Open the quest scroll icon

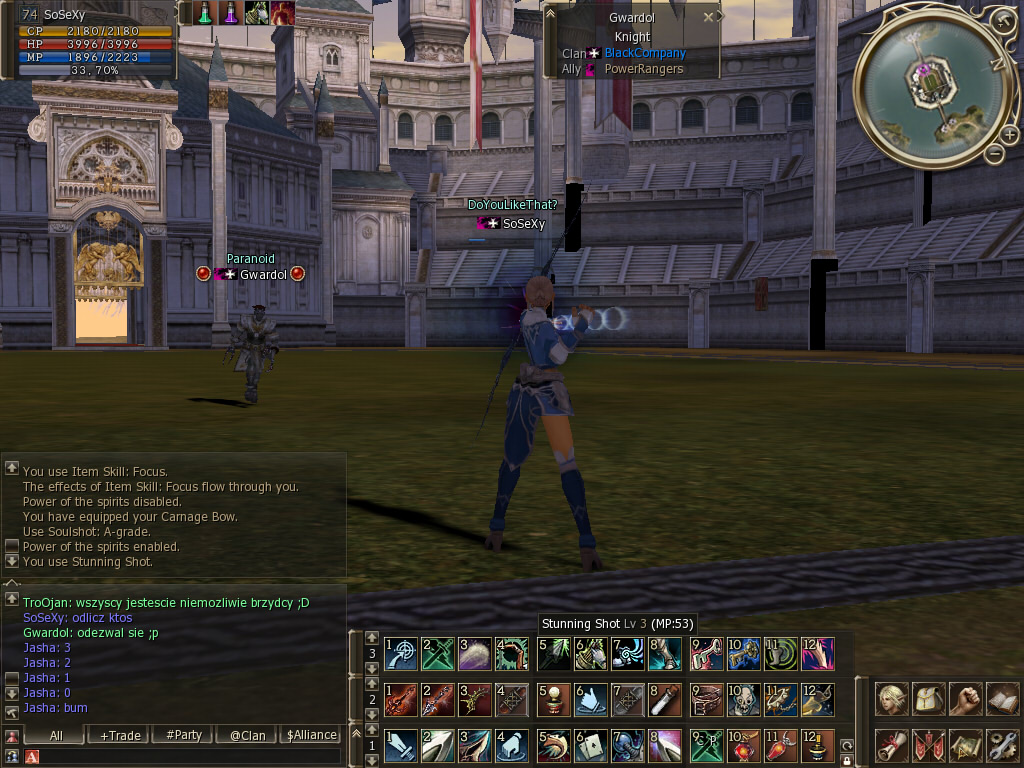(892, 745)
